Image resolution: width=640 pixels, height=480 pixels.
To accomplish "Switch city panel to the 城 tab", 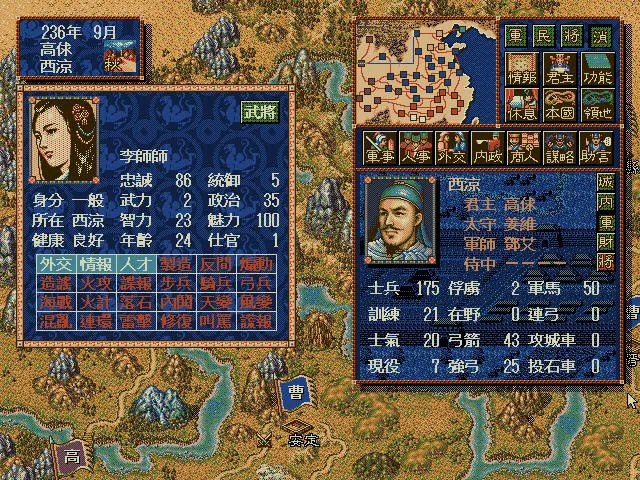I will [605, 184].
